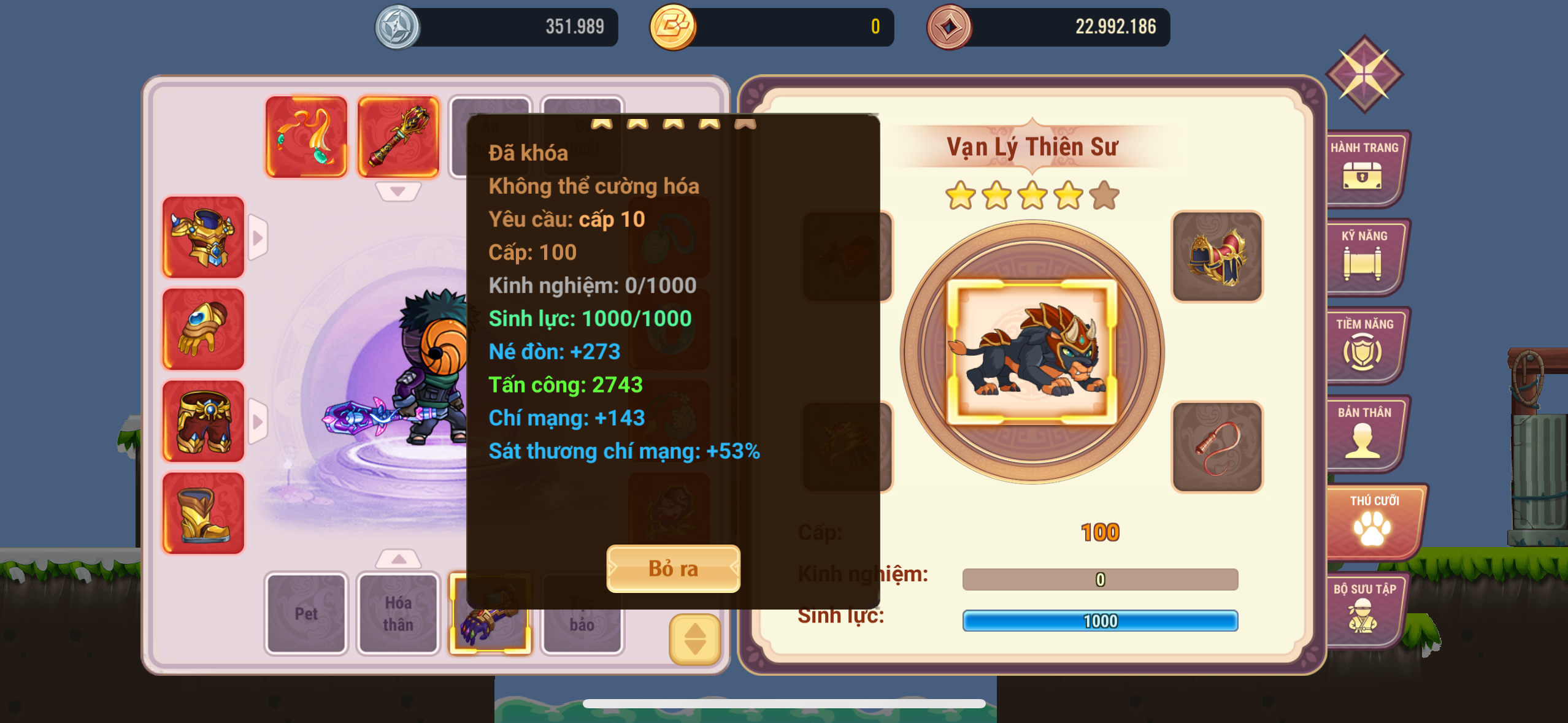
Task: Select the red and gold pants slot
Action: 203,421
